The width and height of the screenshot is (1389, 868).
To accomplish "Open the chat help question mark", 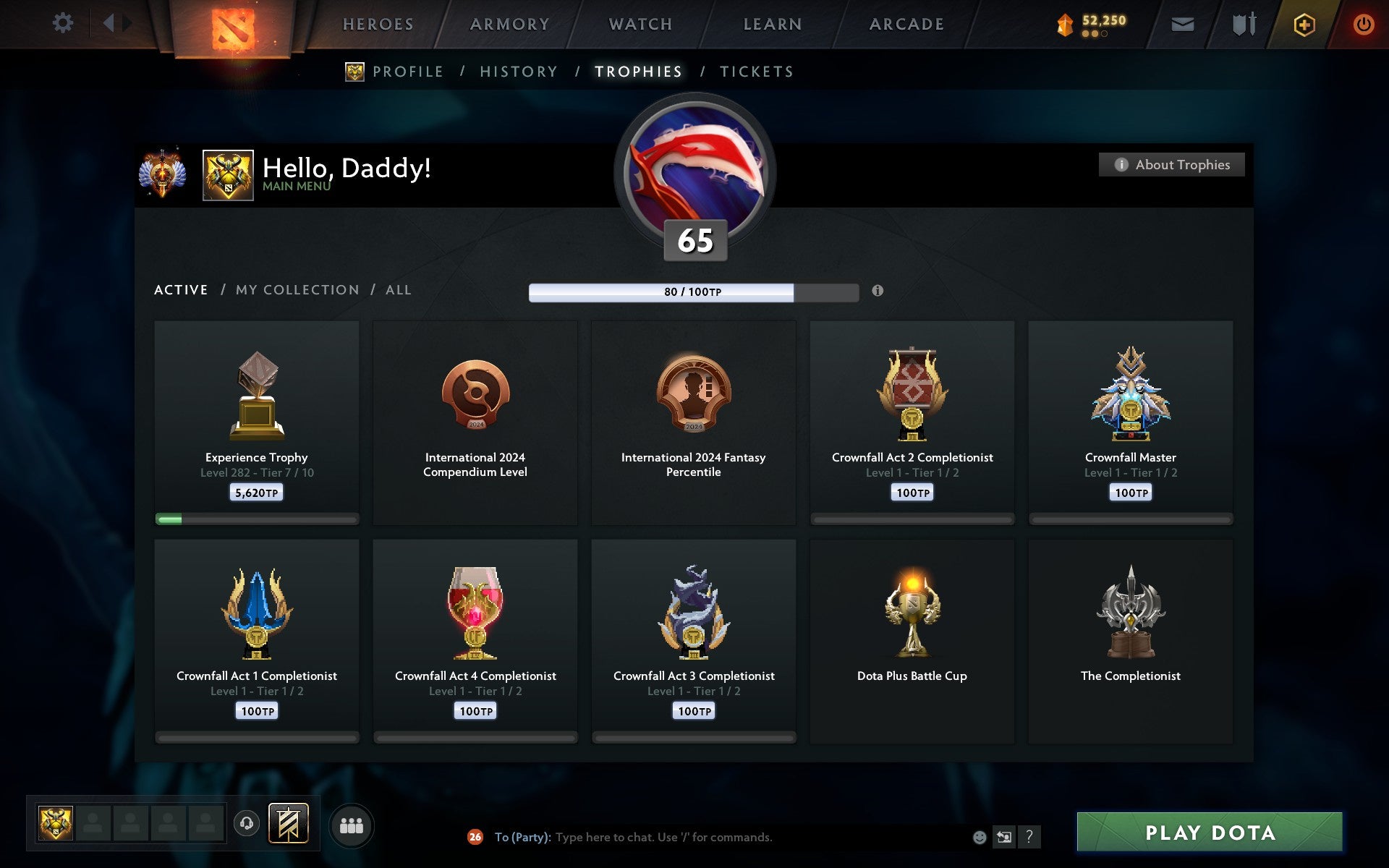I will click(1028, 837).
